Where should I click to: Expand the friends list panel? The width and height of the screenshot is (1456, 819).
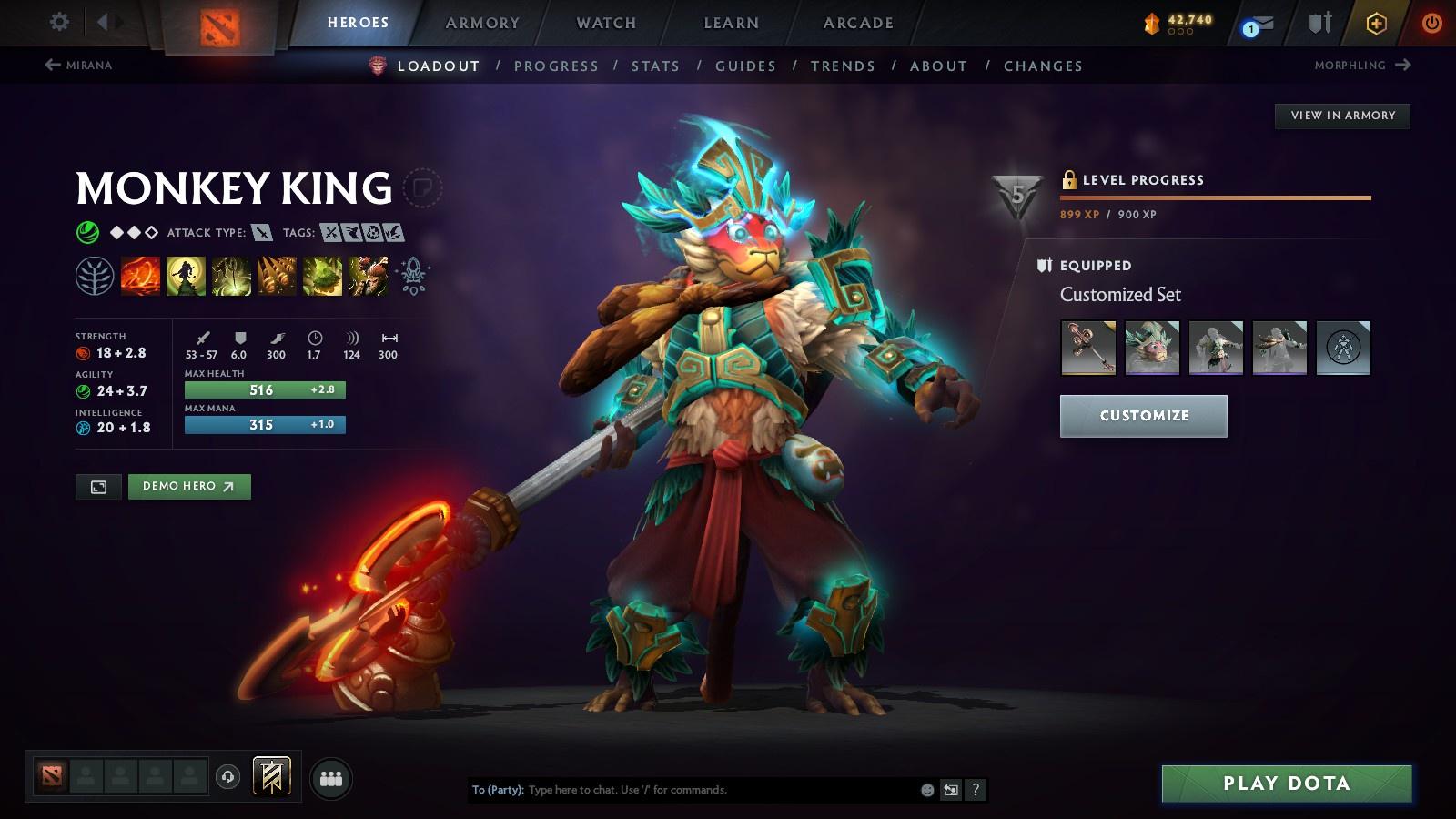(333, 776)
